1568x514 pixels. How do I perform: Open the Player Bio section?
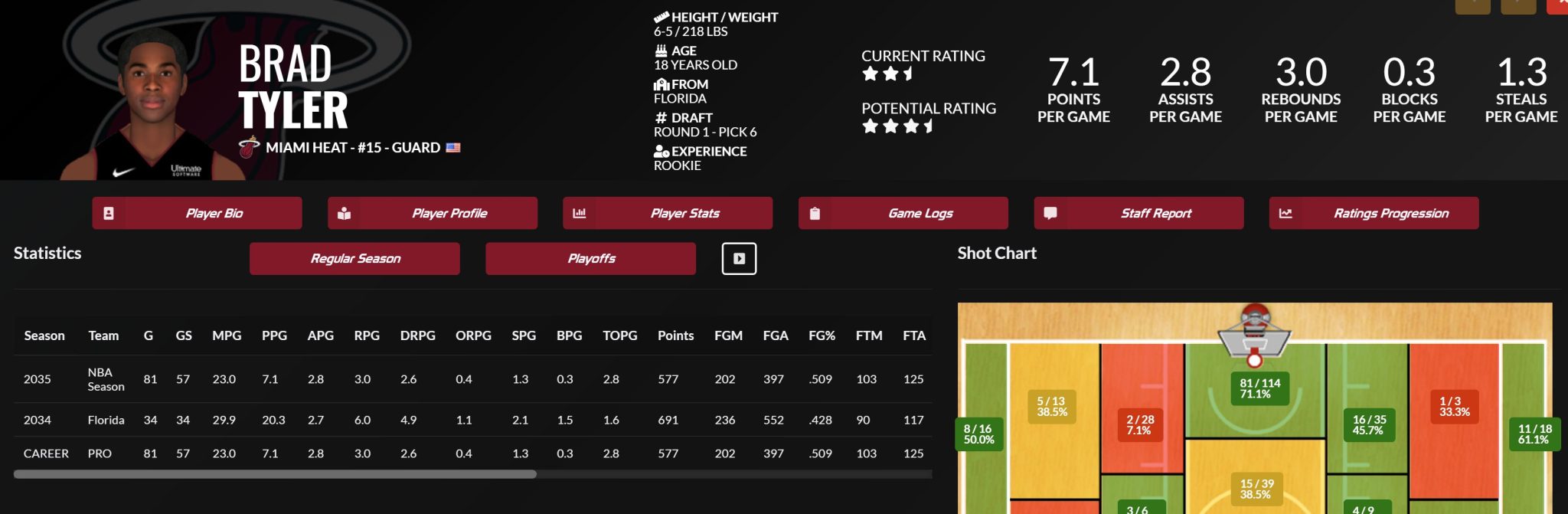197,213
